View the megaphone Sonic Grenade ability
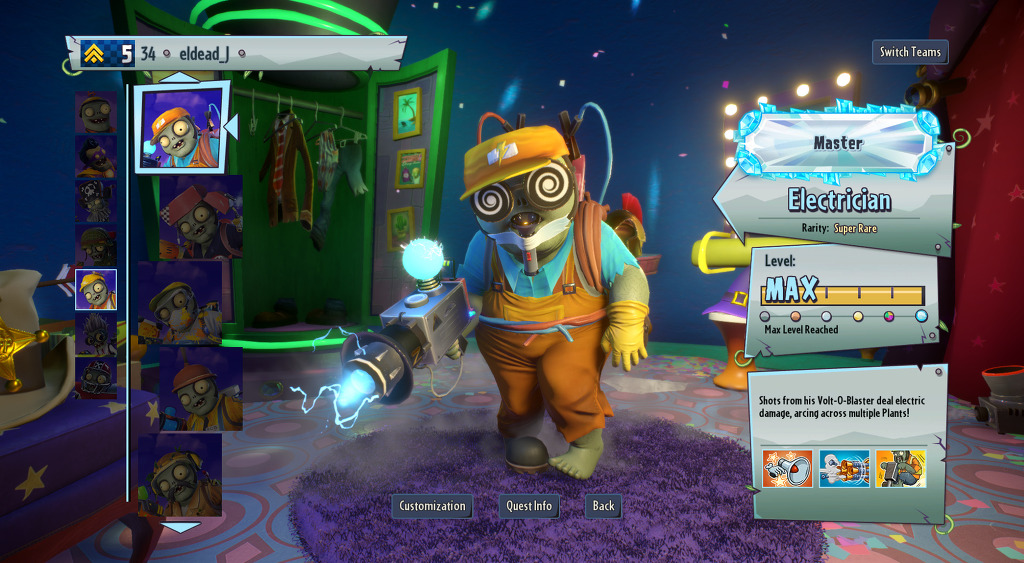 [787, 468]
